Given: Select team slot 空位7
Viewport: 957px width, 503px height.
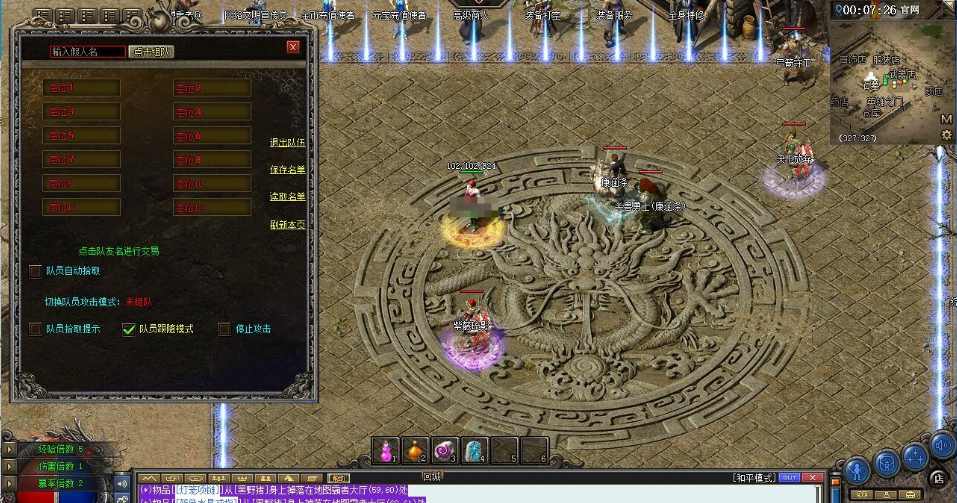Looking at the screenshot, I should tap(81, 160).
